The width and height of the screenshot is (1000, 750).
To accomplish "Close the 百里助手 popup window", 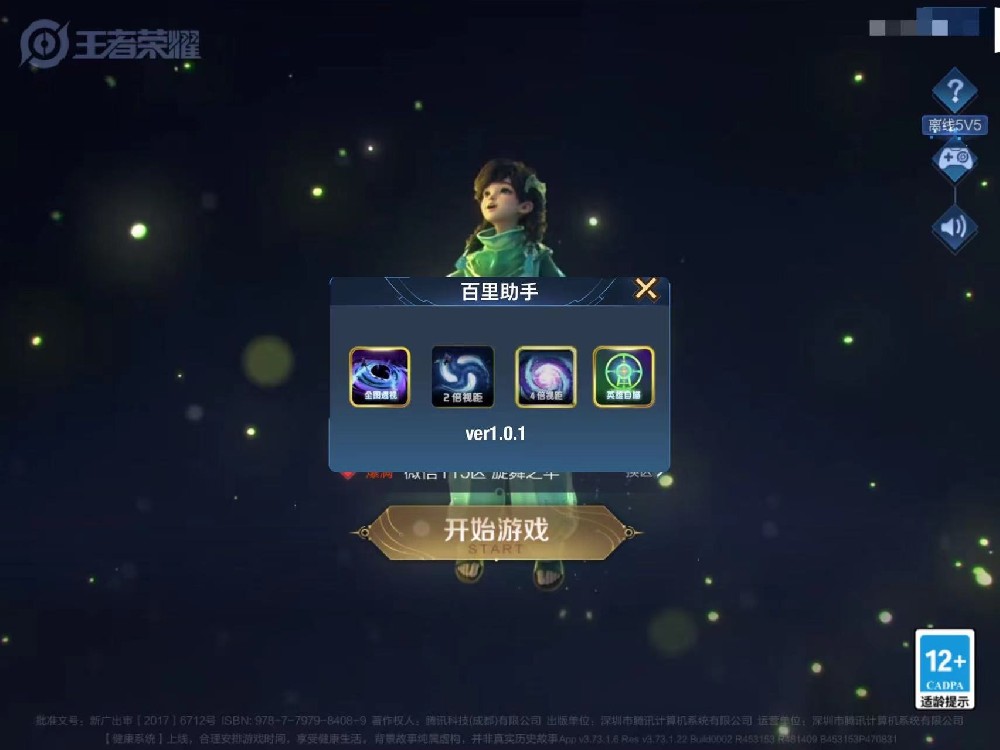I will point(646,290).
